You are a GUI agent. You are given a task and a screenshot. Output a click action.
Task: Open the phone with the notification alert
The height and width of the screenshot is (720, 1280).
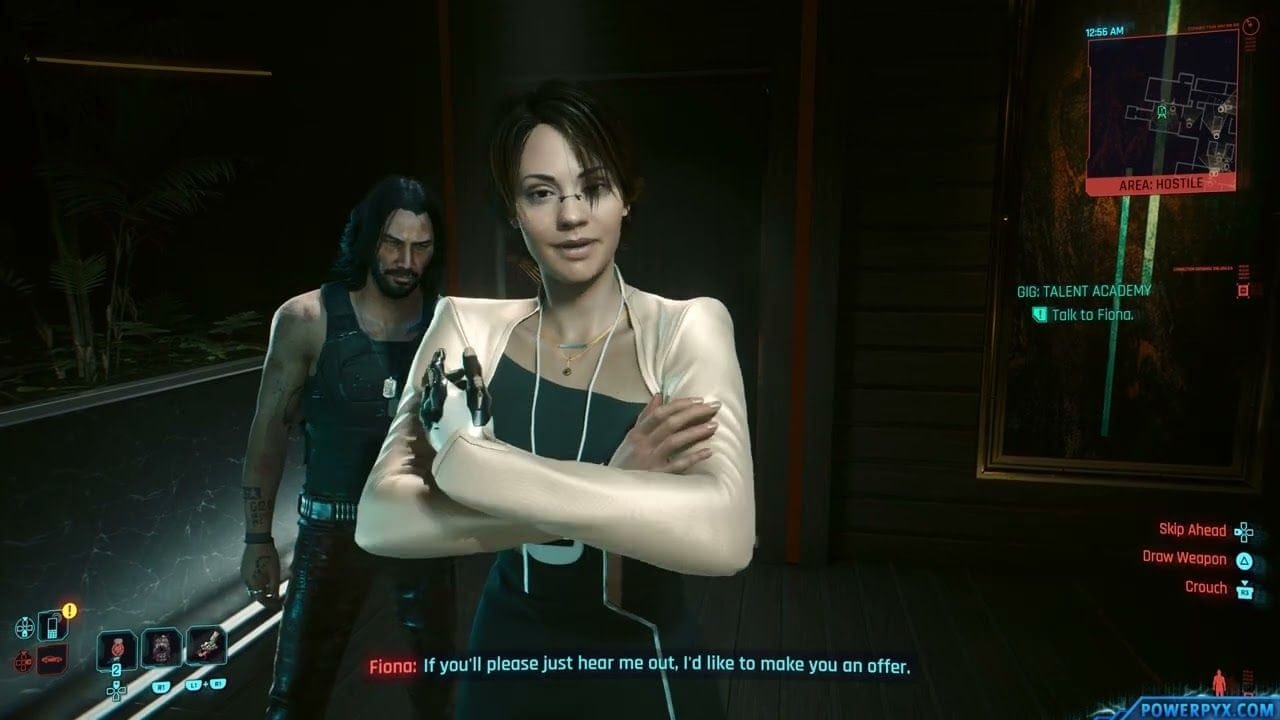pyautogui.click(x=54, y=626)
